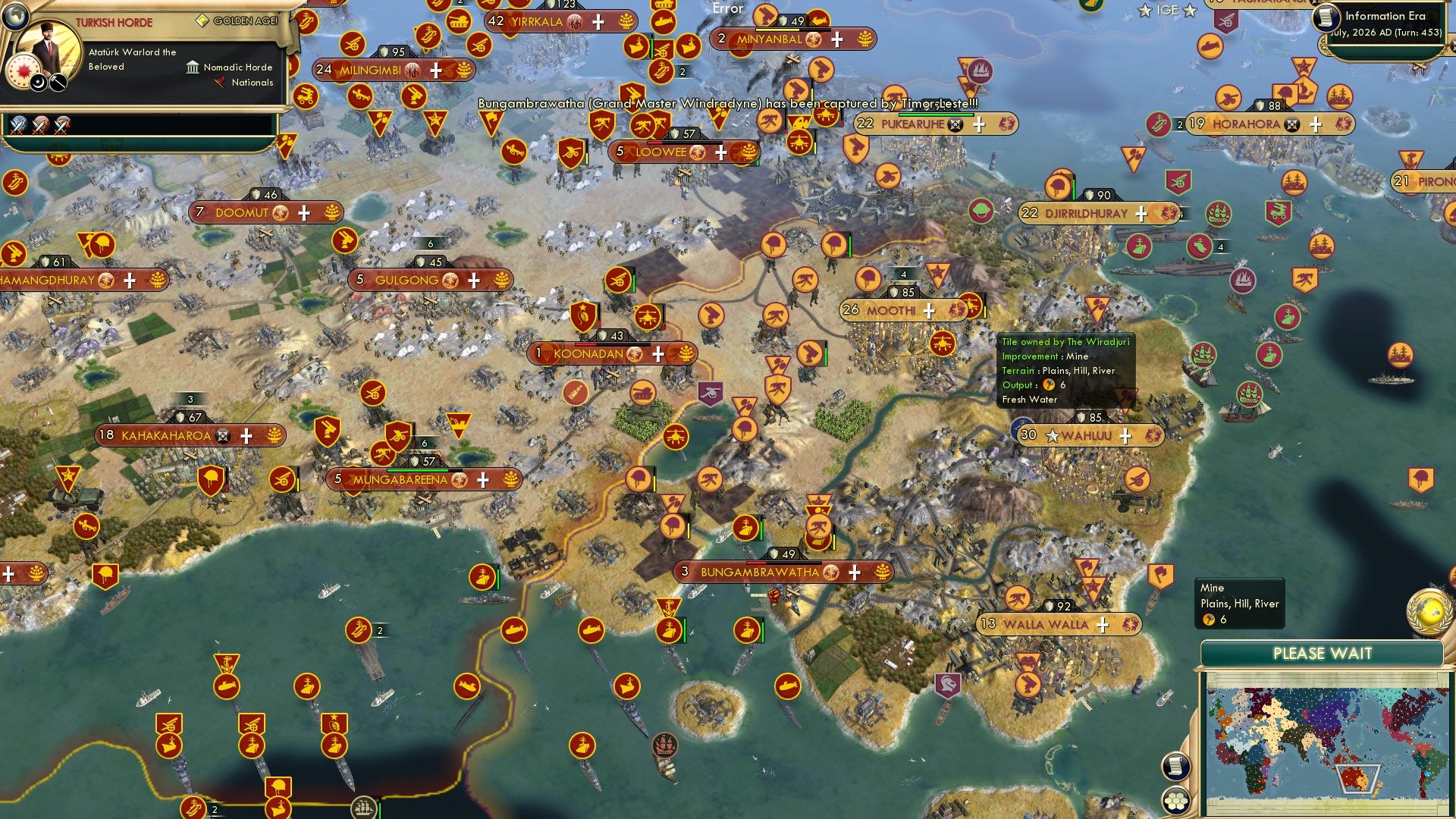Open the notification log scroll icon near minimap
The image size is (1456, 819).
click(1176, 767)
